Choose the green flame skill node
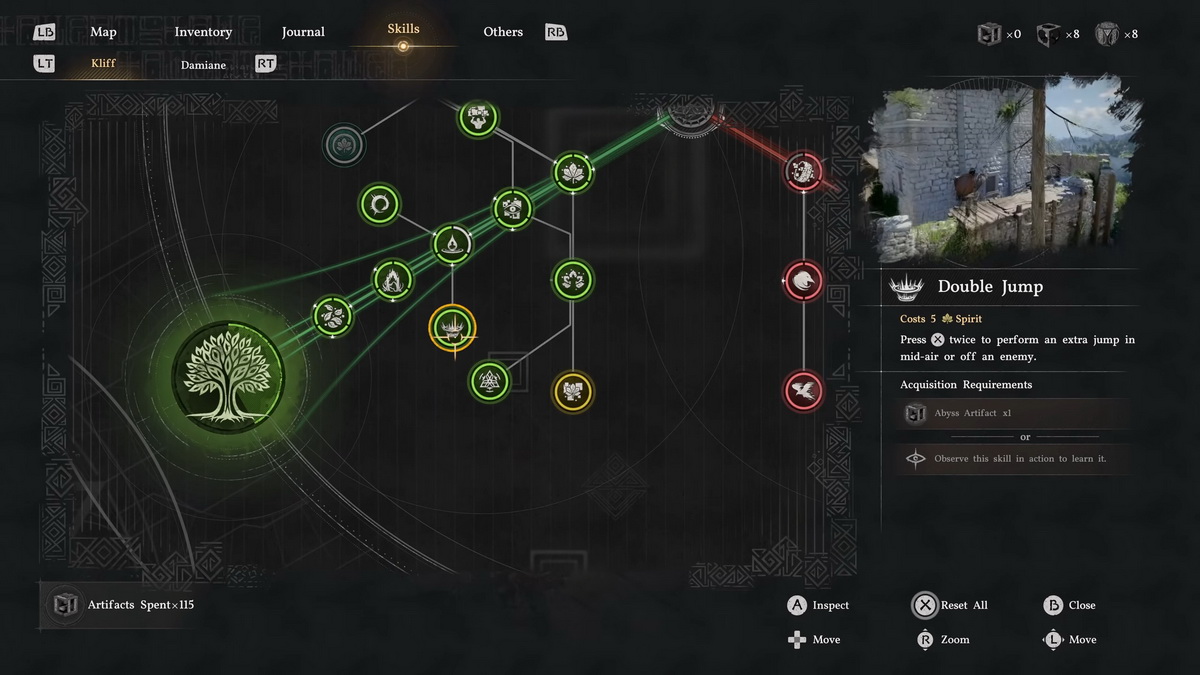Viewport: 1200px width, 675px height. click(x=393, y=279)
